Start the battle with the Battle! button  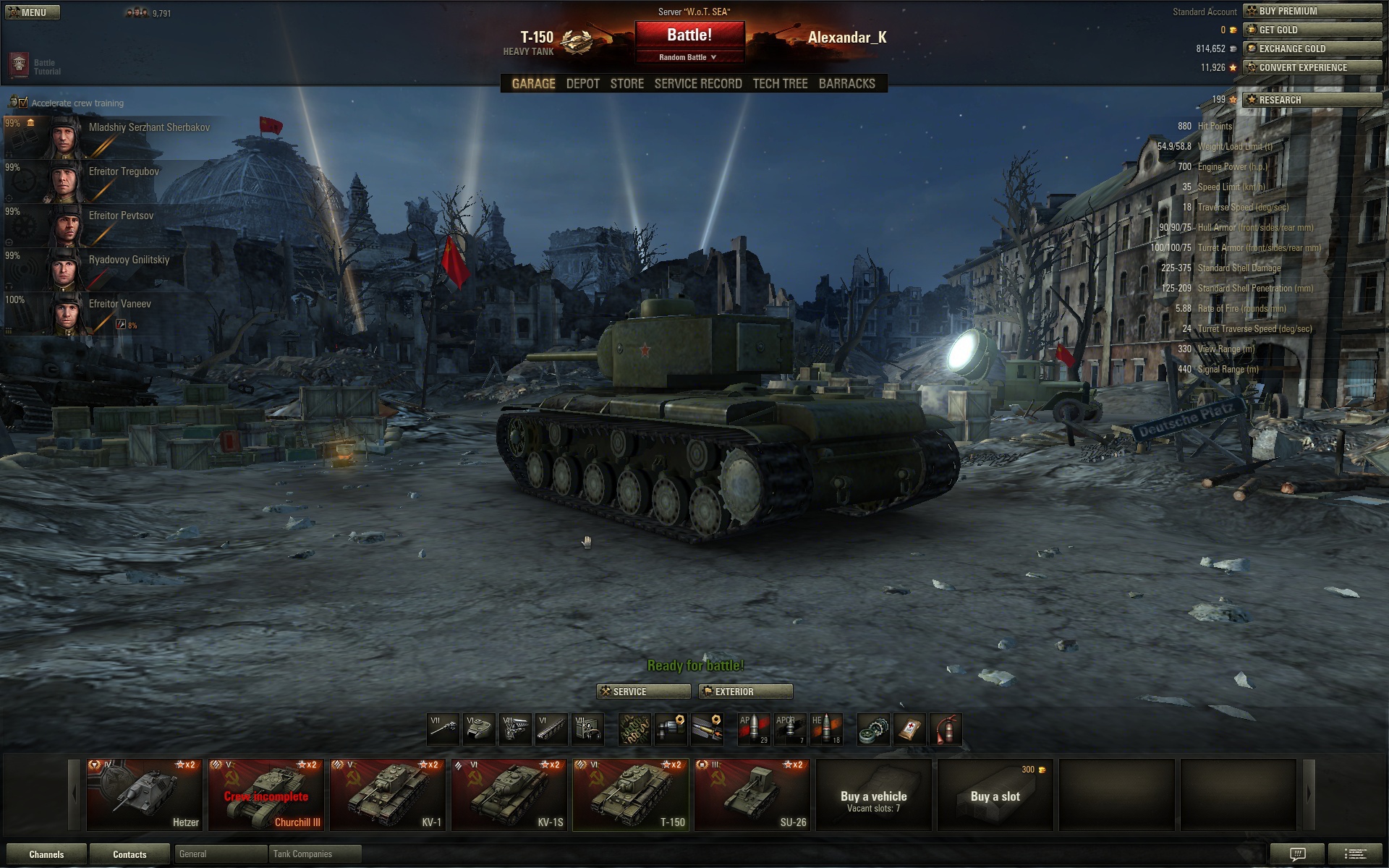click(x=689, y=35)
